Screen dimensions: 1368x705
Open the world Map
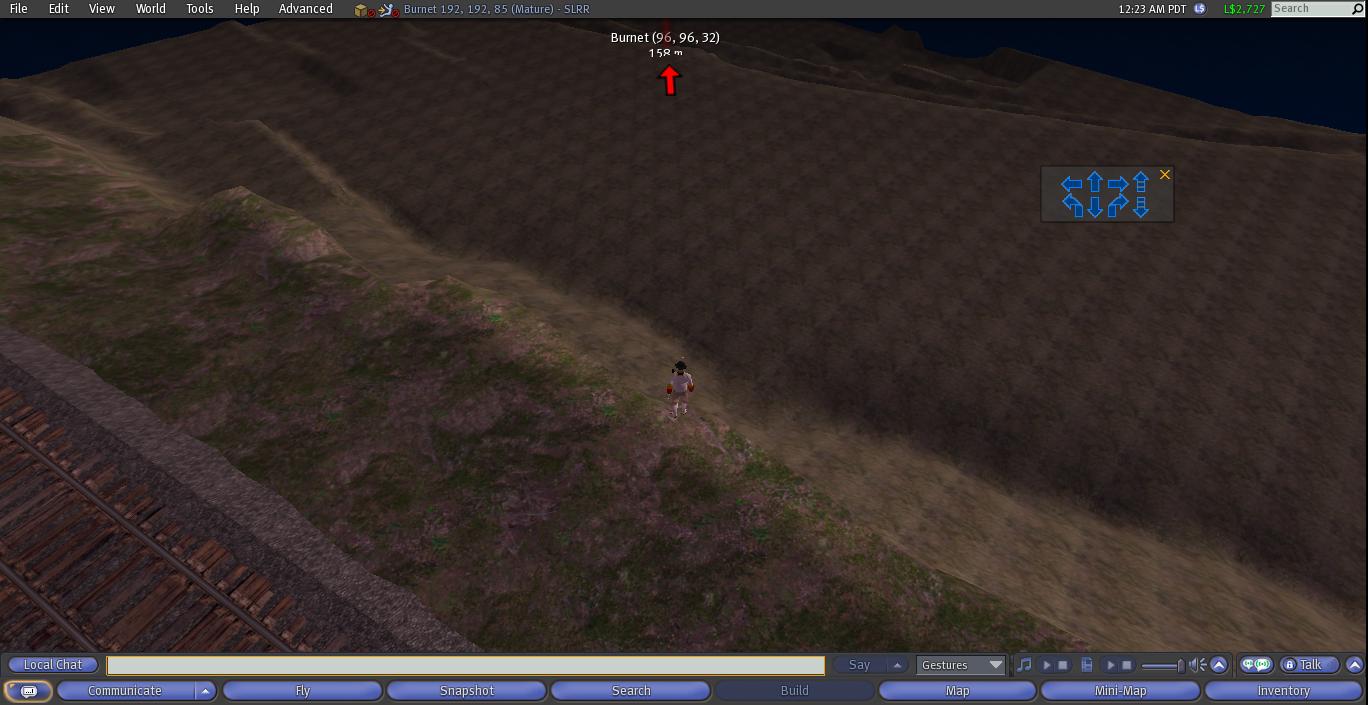[x=957, y=691]
